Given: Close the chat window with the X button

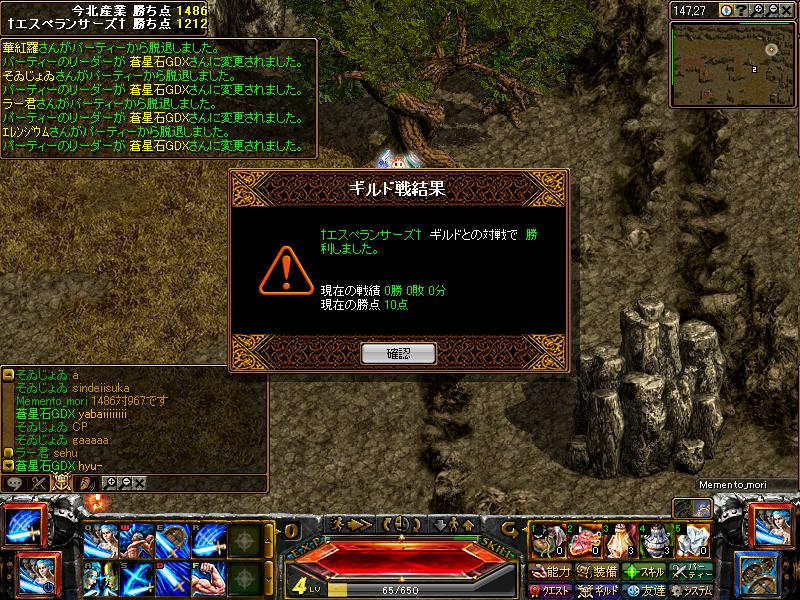Looking at the screenshot, I should point(139,483).
